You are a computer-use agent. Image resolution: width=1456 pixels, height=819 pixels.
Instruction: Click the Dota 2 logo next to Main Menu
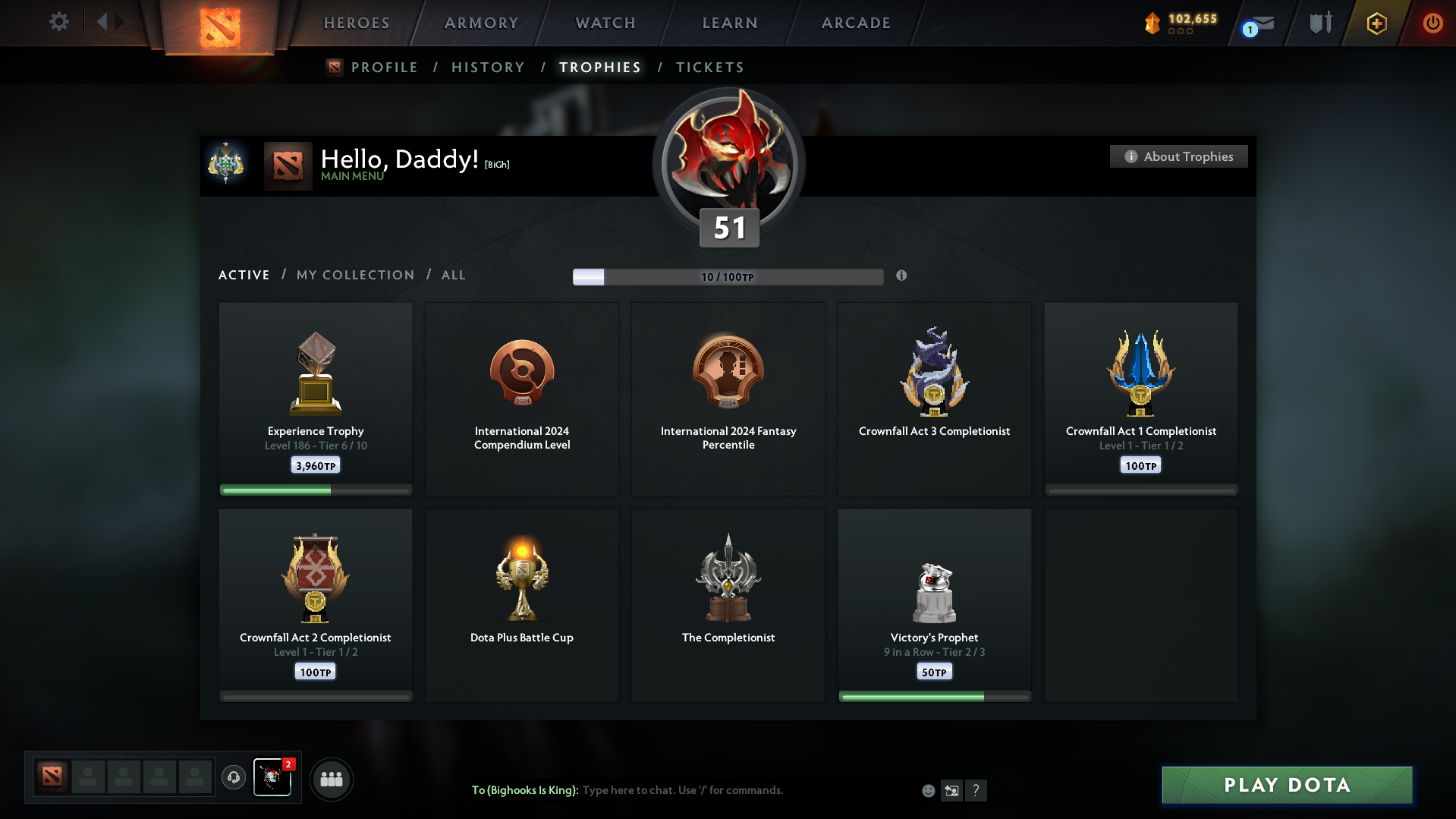point(288,165)
